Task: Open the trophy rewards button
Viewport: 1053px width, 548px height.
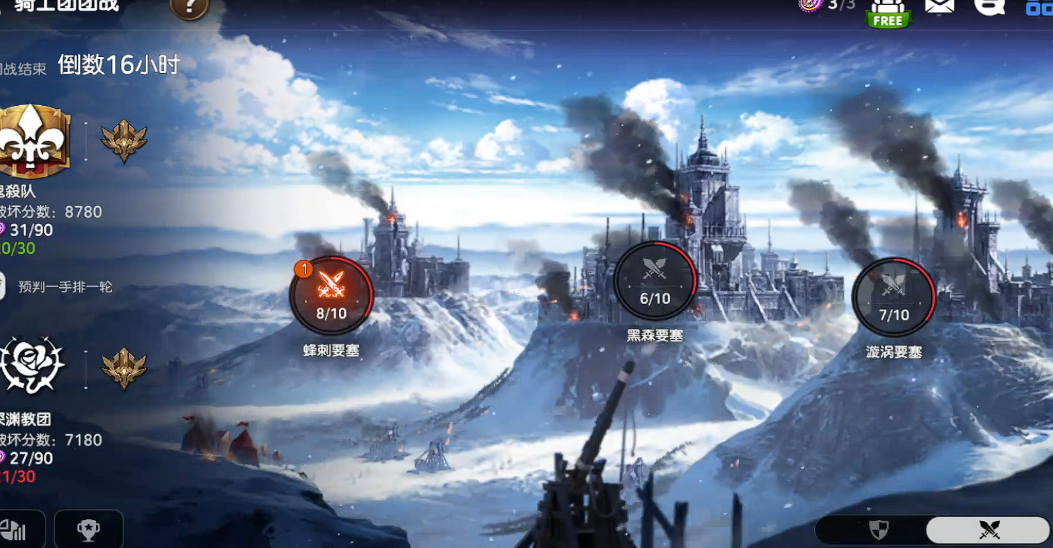Action: 88,530
